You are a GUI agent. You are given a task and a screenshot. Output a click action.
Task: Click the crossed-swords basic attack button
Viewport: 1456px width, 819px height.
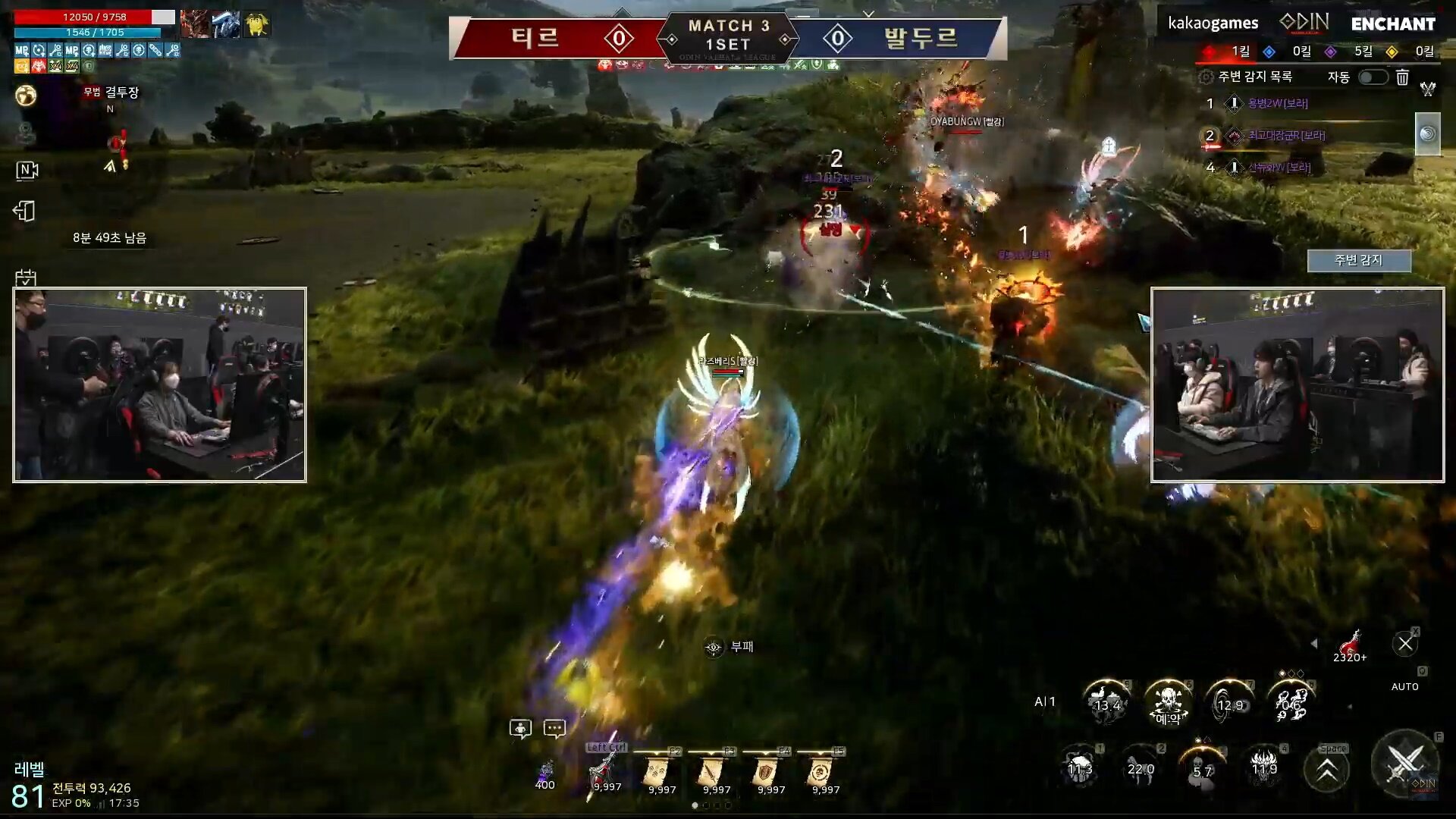(1404, 764)
